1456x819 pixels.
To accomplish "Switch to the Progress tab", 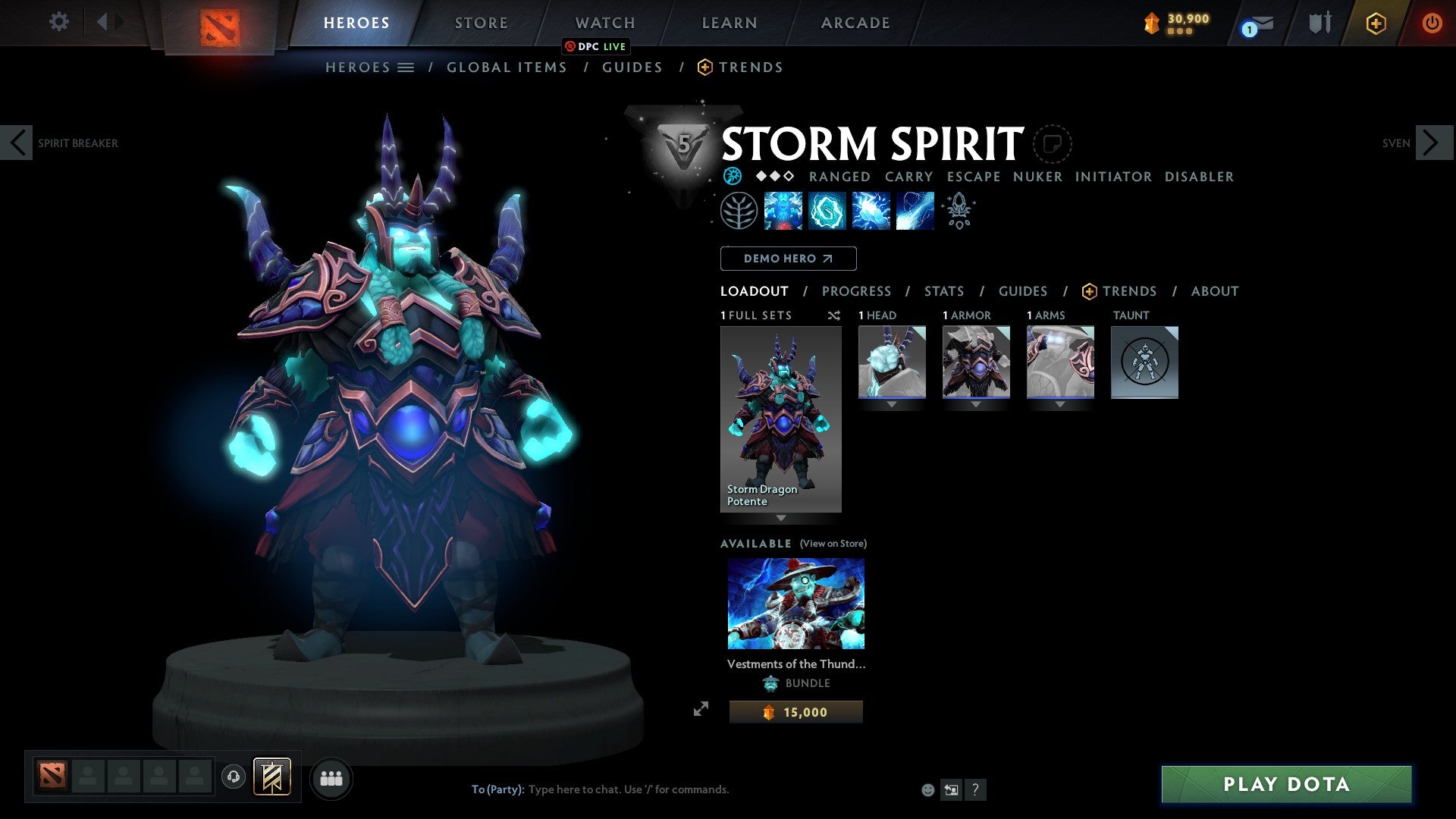I will pyautogui.click(x=857, y=291).
